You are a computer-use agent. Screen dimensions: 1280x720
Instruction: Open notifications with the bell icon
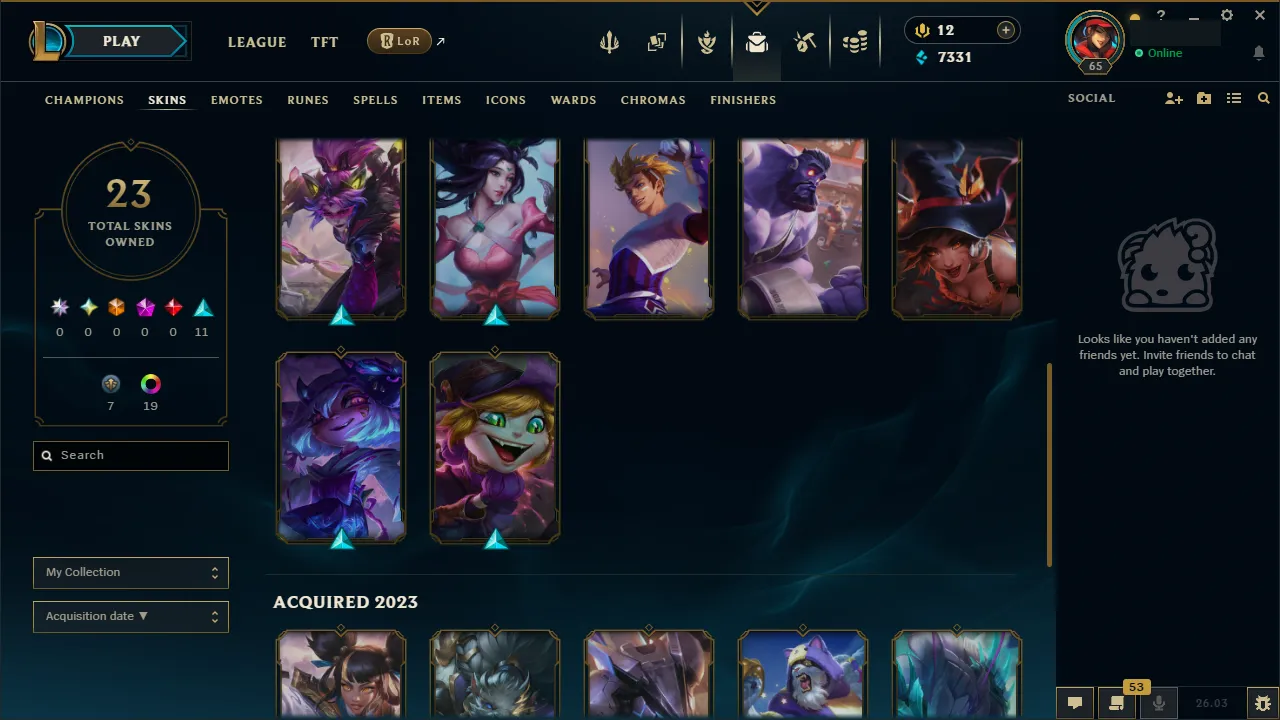point(1258,53)
